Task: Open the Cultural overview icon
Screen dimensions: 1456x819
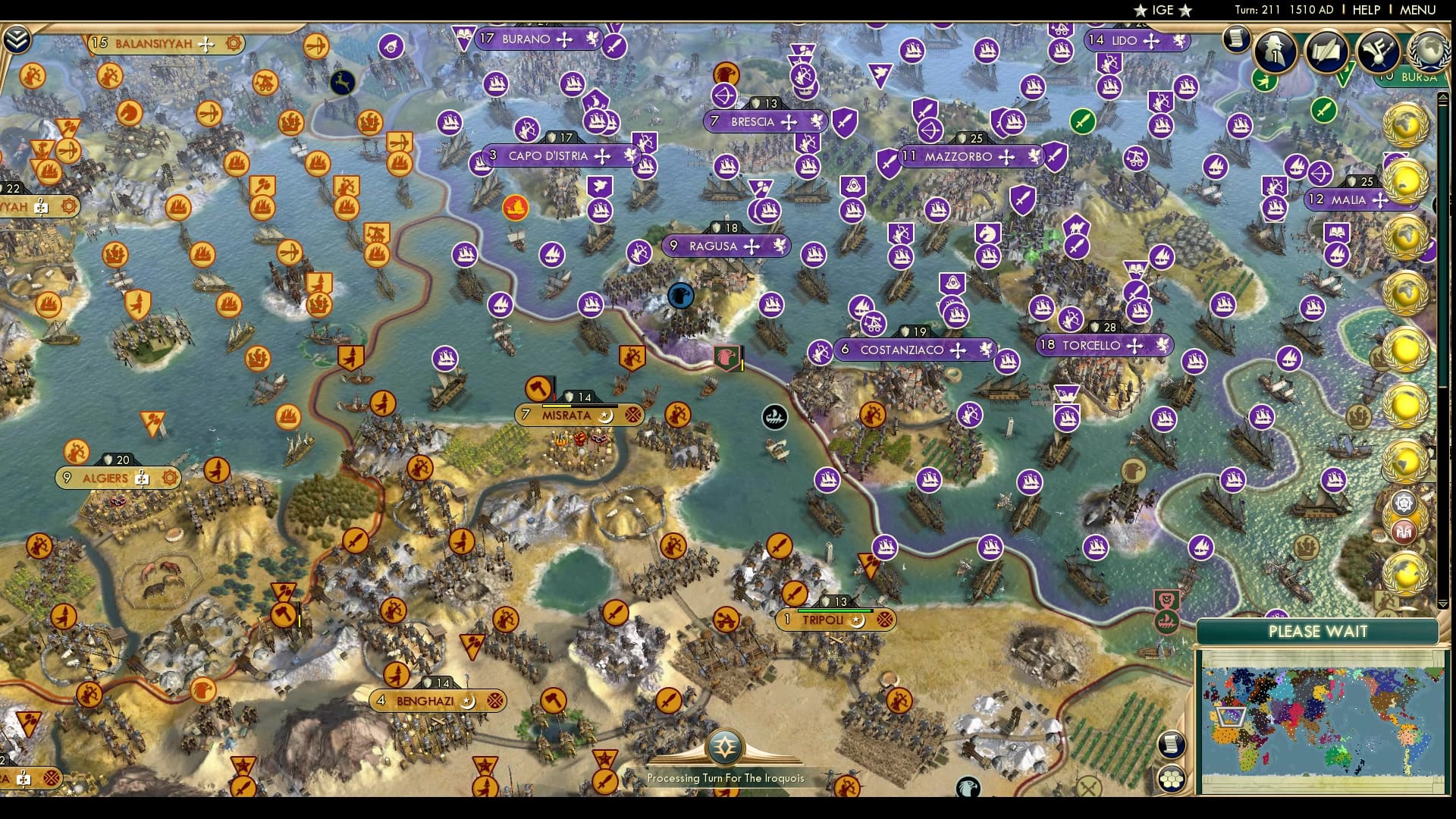Action: (1380, 52)
